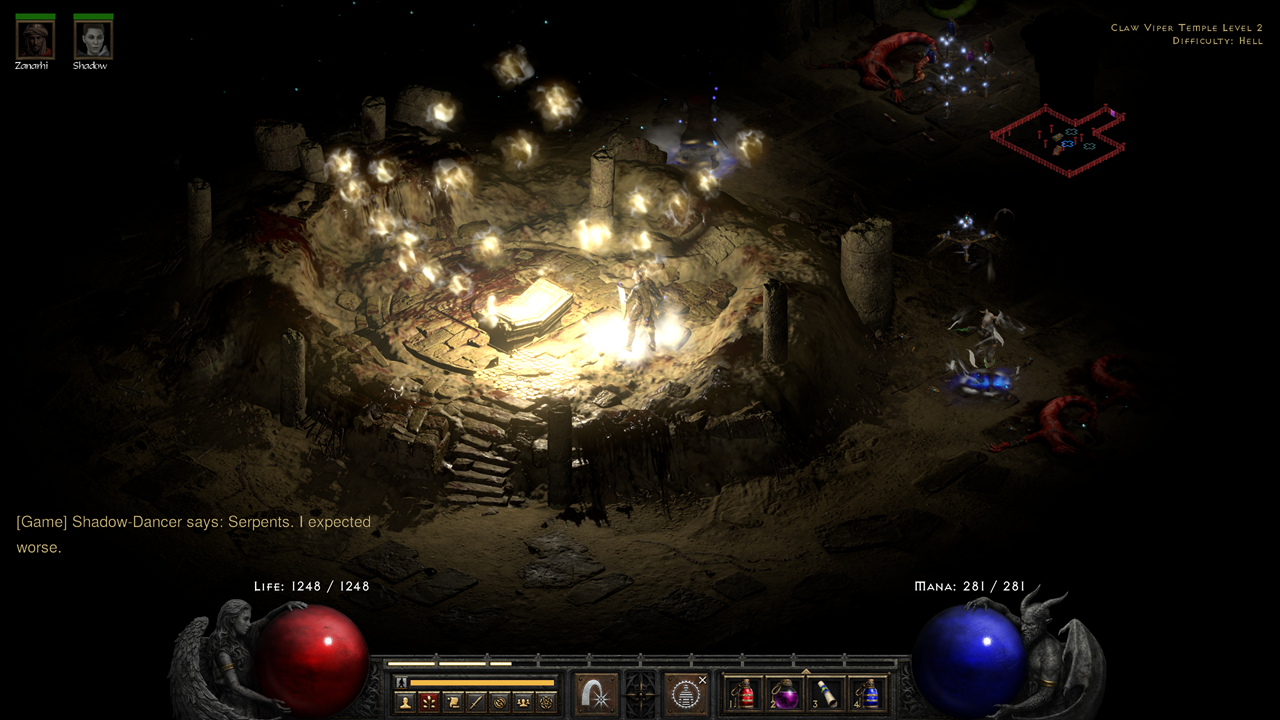Open the quest log scroll icon

click(452, 702)
